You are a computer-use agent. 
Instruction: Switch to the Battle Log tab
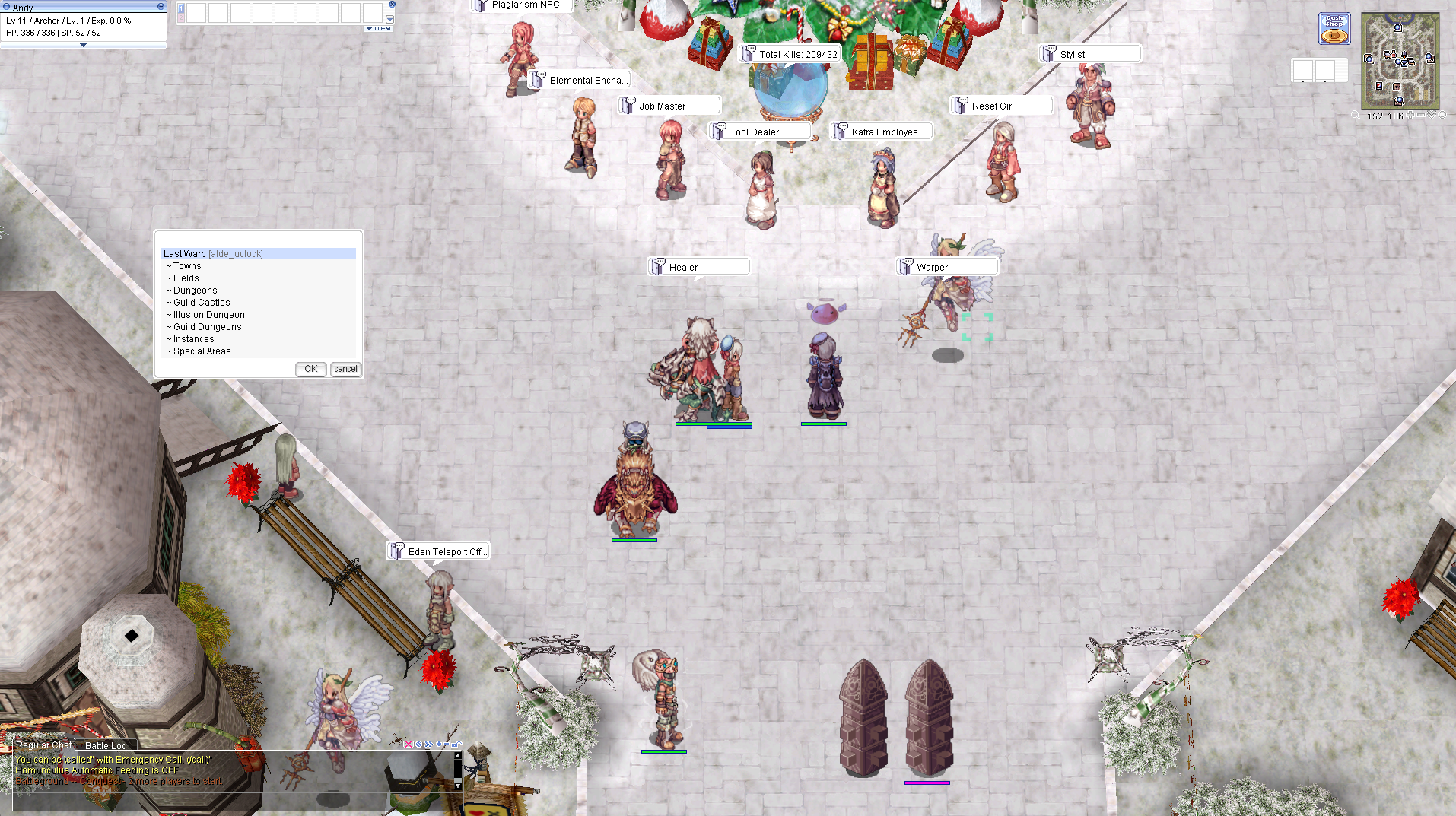[106, 745]
